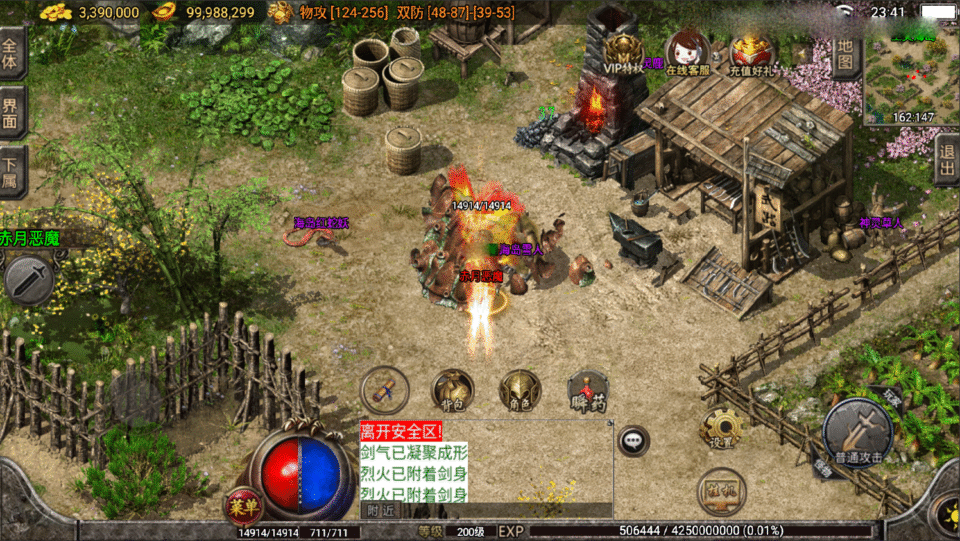The width and height of the screenshot is (960, 541).
Task: Use the 瞬药 instant potion
Action: pyautogui.click(x=588, y=390)
